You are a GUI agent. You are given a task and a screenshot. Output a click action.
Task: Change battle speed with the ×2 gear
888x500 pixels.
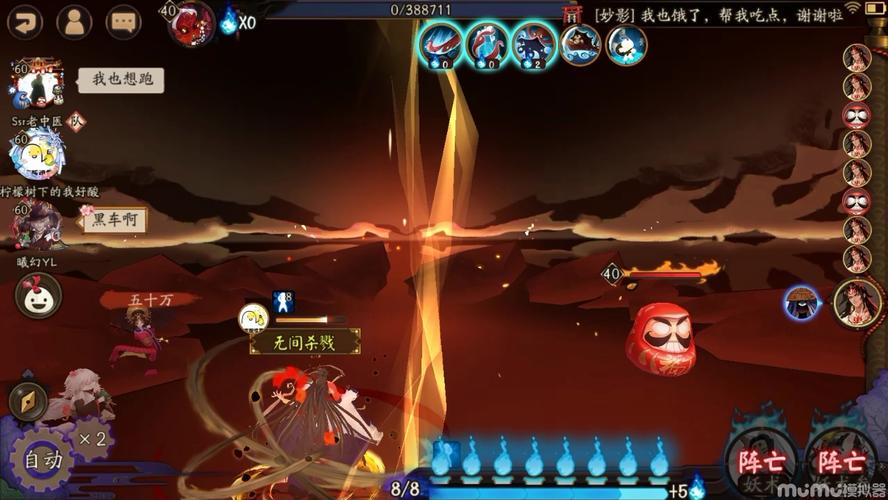click(x=93, y=439)
